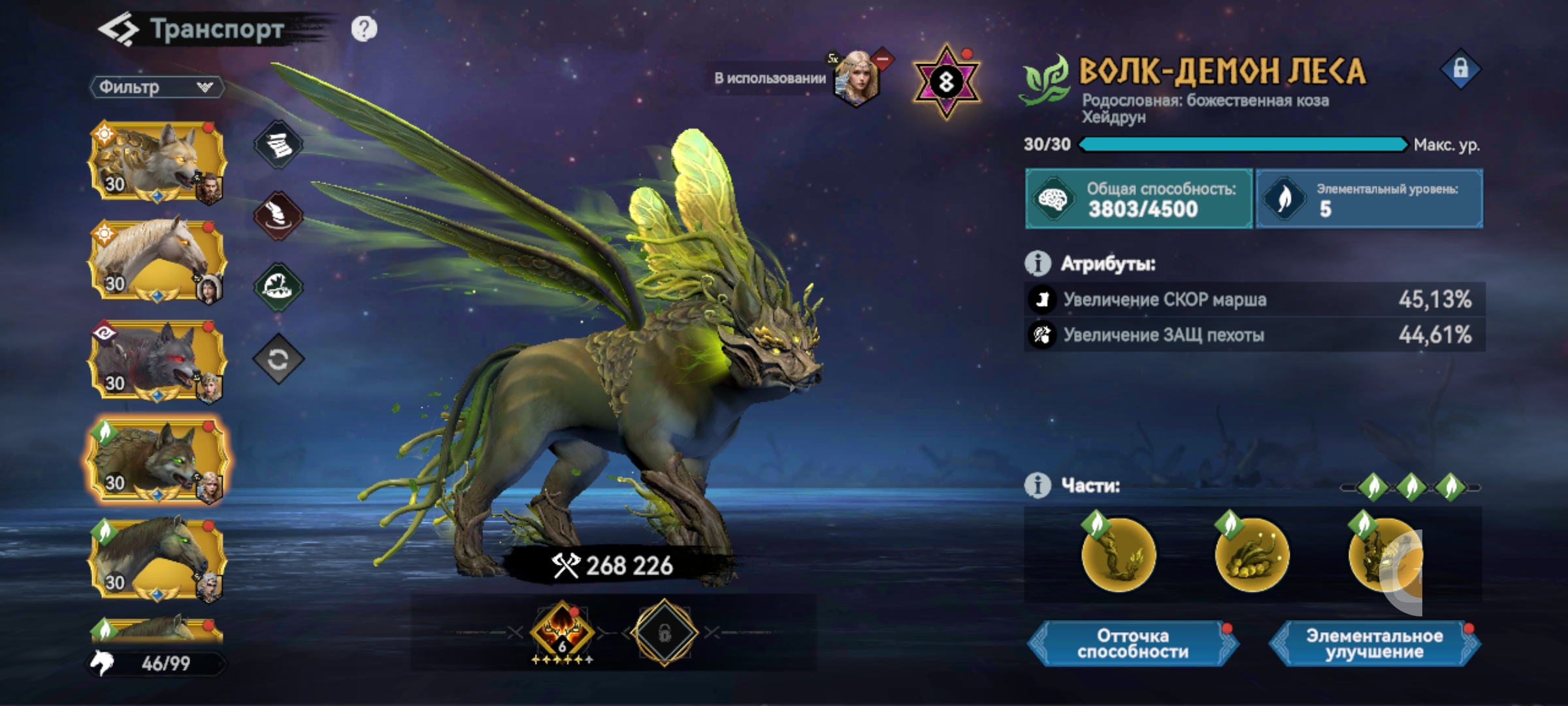The image size is (1568, 706).
Task: Choose the white horse mount
Action: click(x=157, y=260)
